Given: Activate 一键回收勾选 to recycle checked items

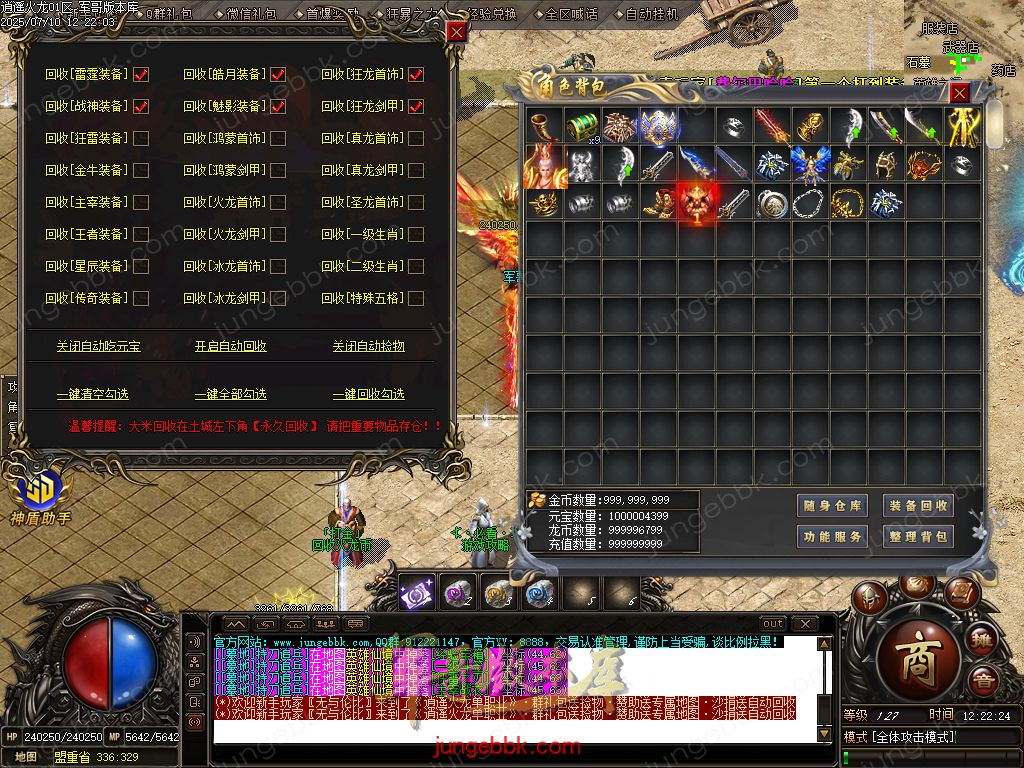Looking at the screenshot, I should click(369, 394).
